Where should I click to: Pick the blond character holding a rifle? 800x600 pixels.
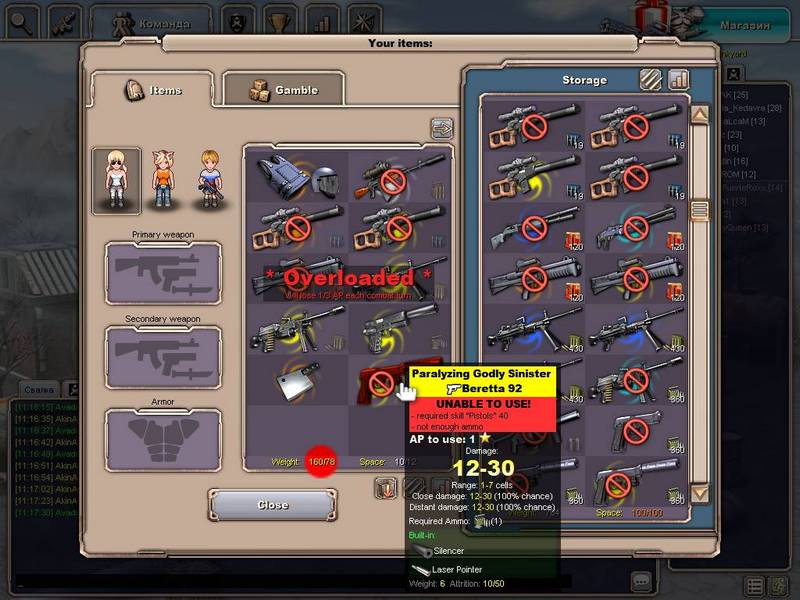pyautogui.click(x=208, y=180)
